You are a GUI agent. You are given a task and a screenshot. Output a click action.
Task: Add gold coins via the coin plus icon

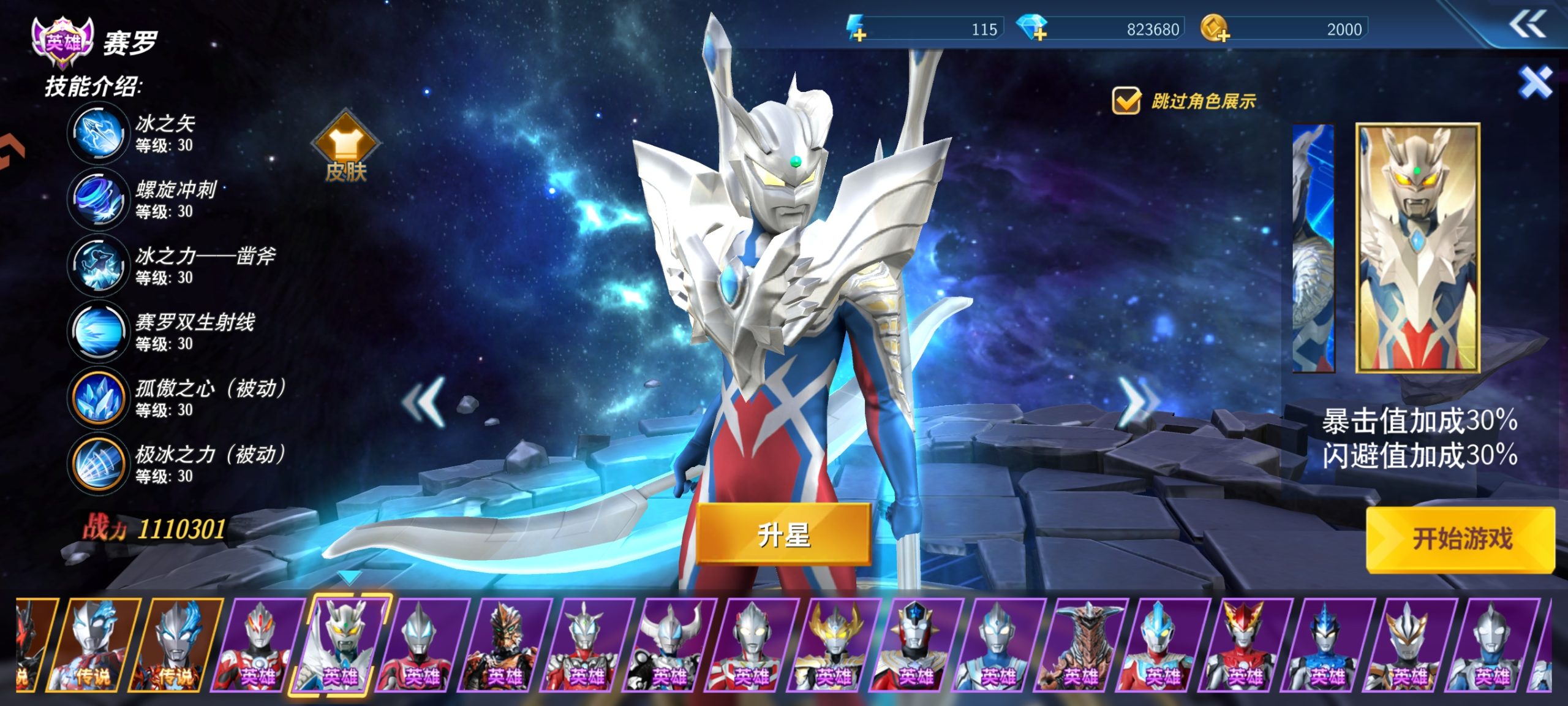click(1215, 29)
